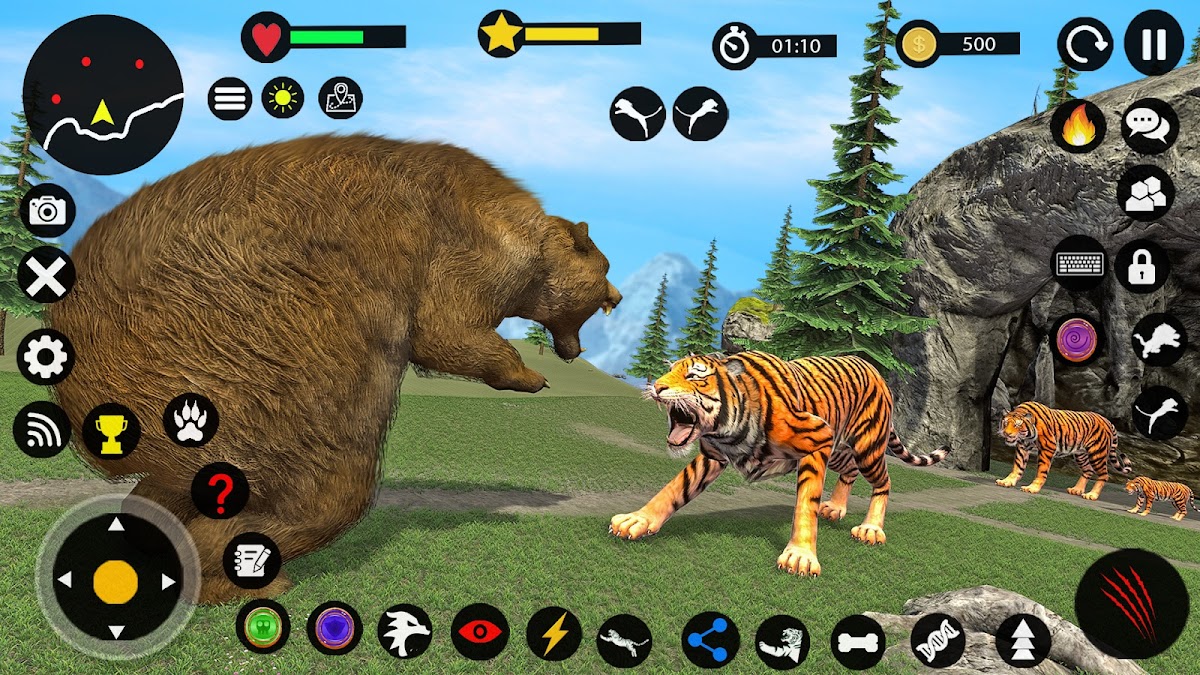Viewport: 1200px width, 675px height.
Task: Open the camera screenshot button
Action: pyautogui.click(x=46, y=210)
